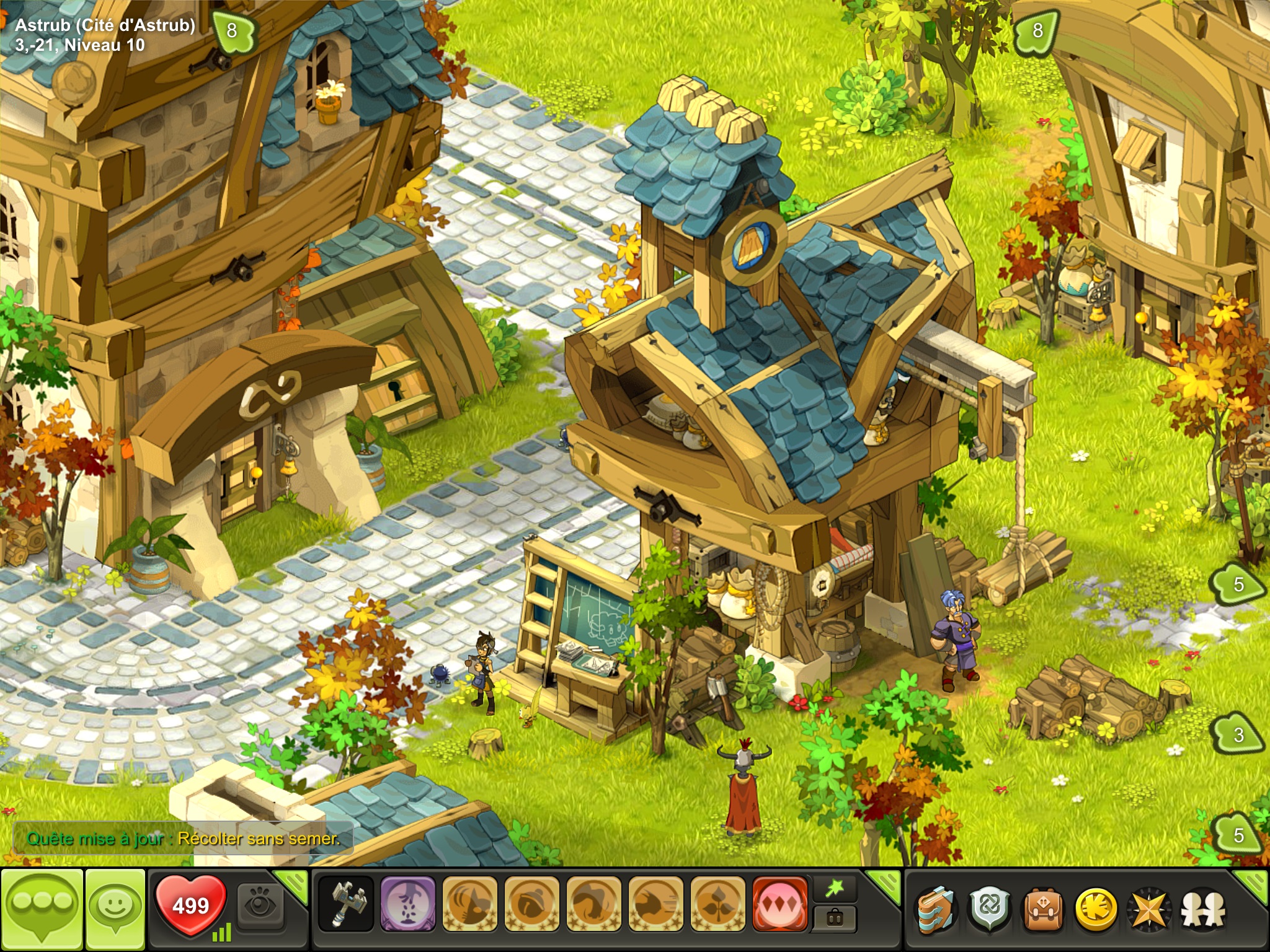
Task: Open the leather backpack inventory
Action: click(1043, 909)
